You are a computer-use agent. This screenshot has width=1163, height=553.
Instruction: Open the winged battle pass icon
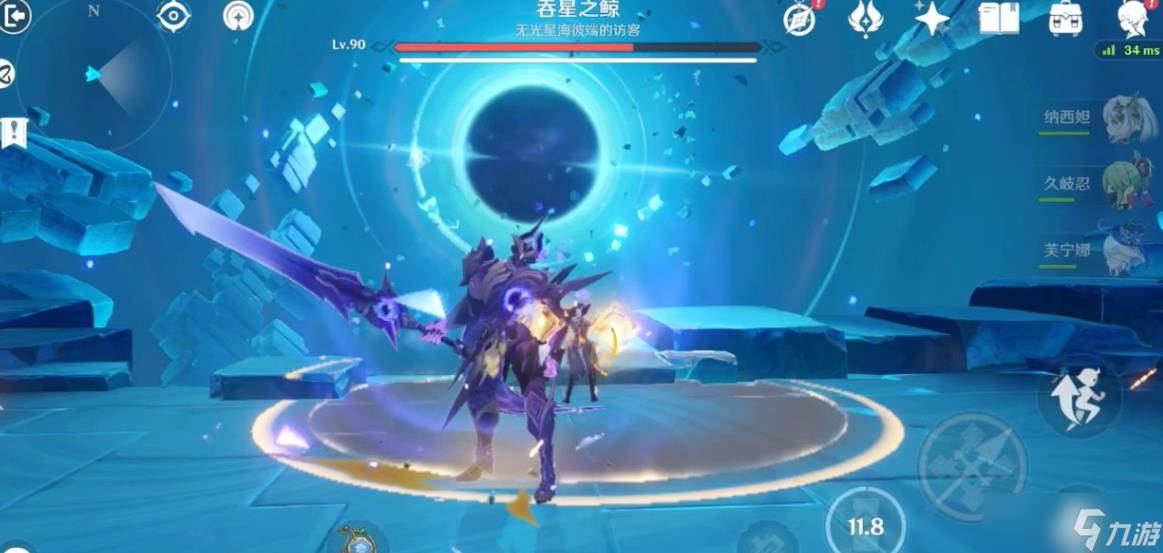tap(864, 18)
